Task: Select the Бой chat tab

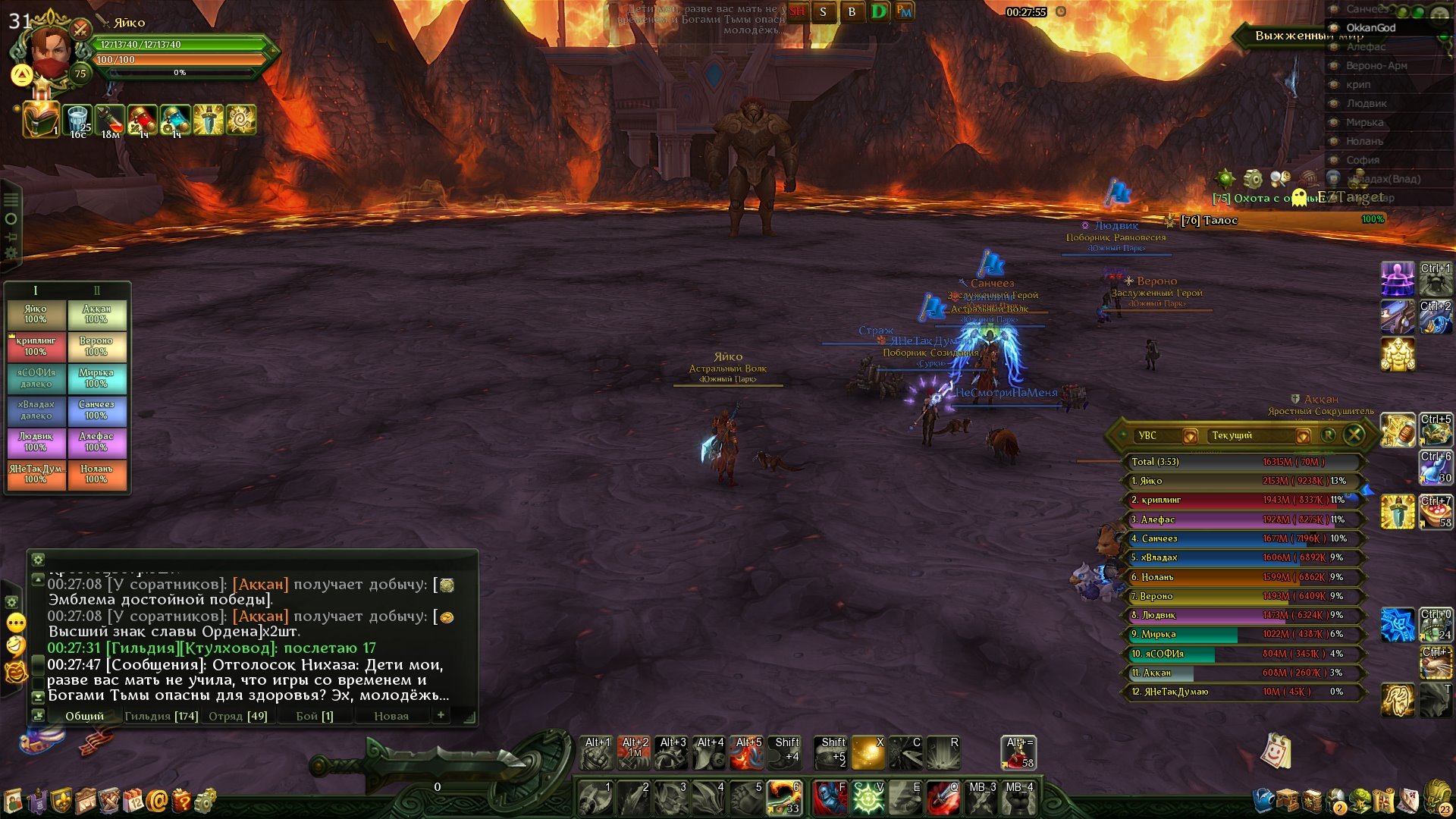Action: 314,716
